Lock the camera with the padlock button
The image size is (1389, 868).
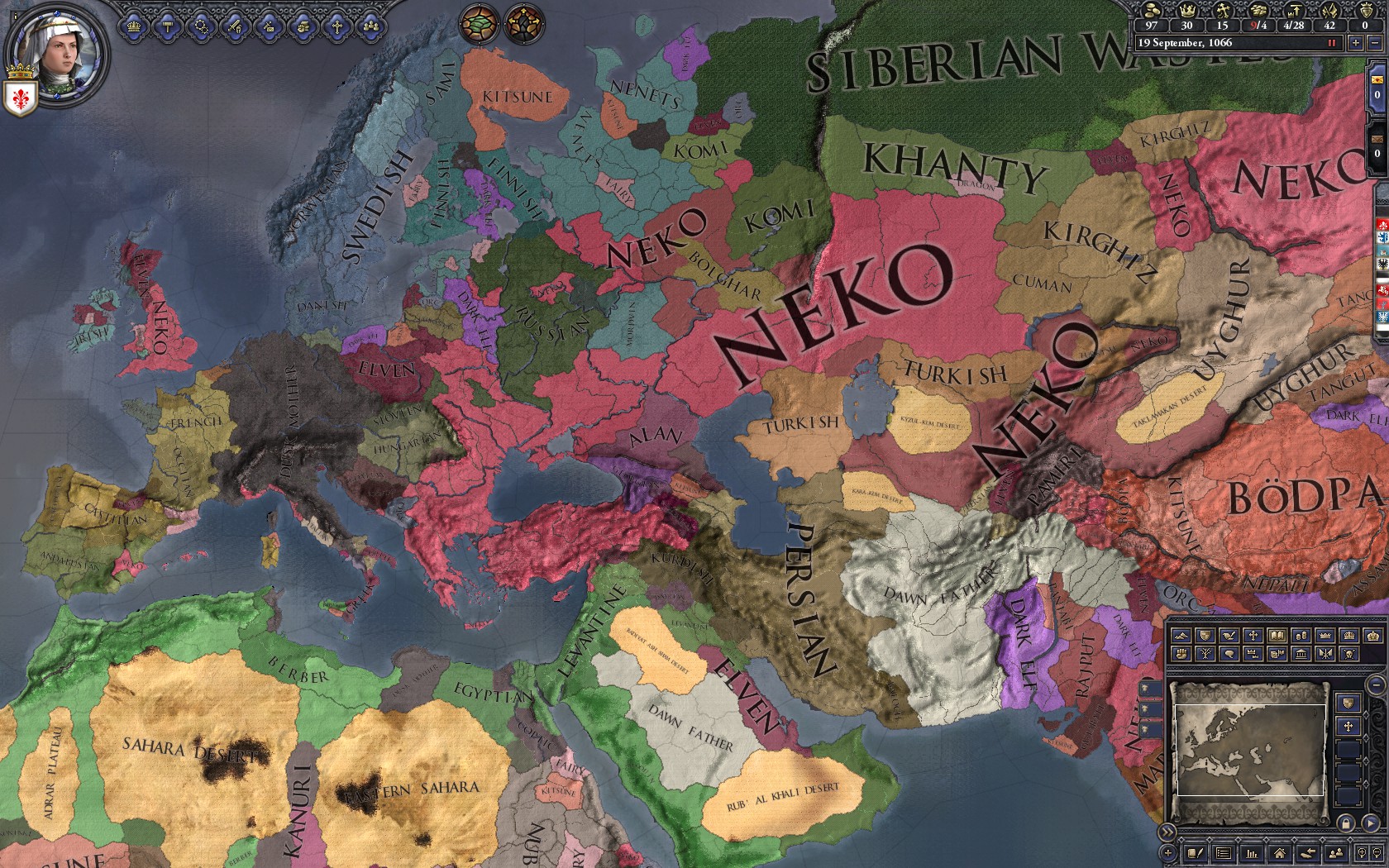tap(1345, 822)
